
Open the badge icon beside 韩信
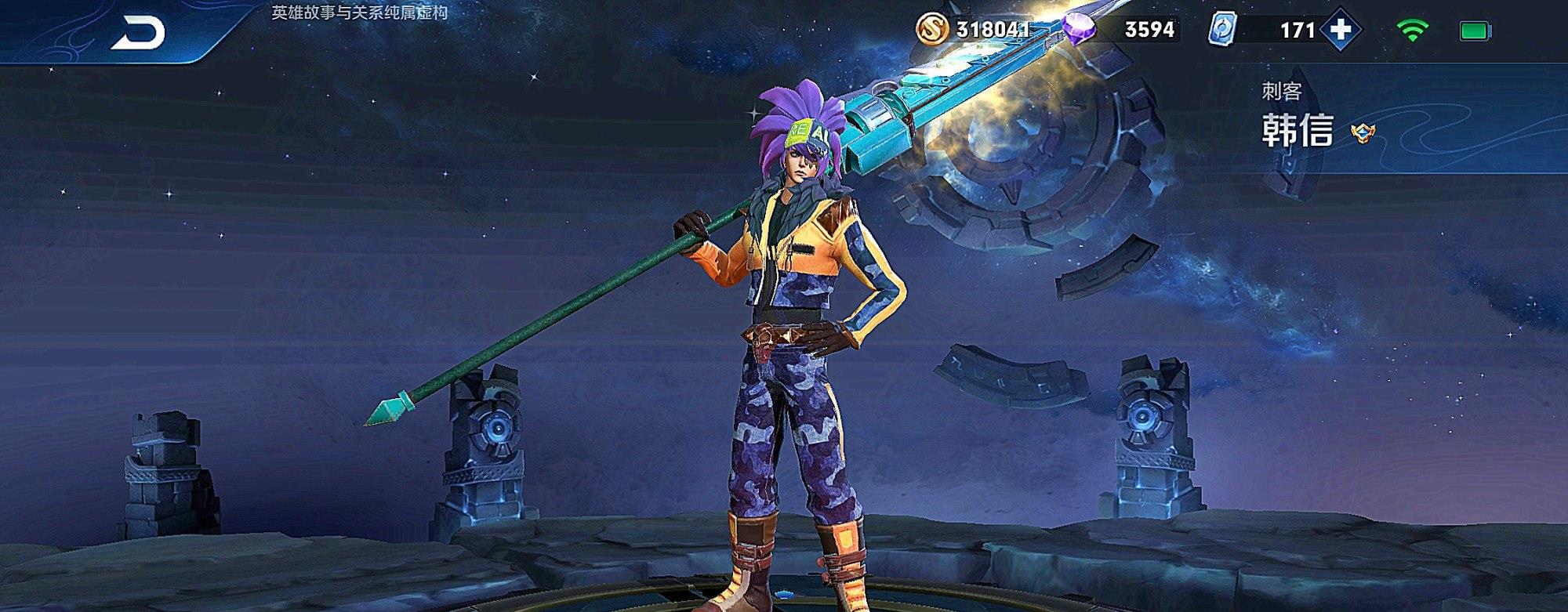coord(1363,133)
